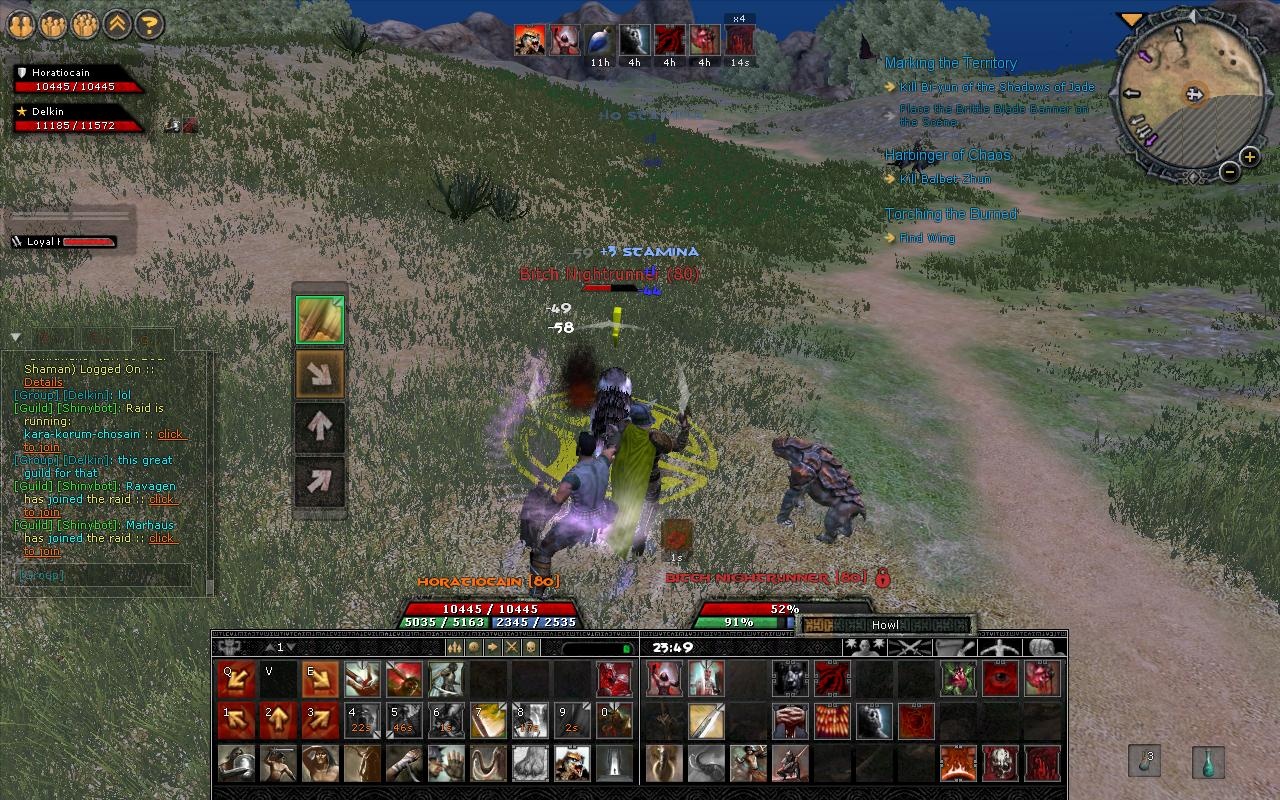Click the up arrow to switch hotbar page
This screenshot has height=800, width=1280.
[x=271, y=646]
